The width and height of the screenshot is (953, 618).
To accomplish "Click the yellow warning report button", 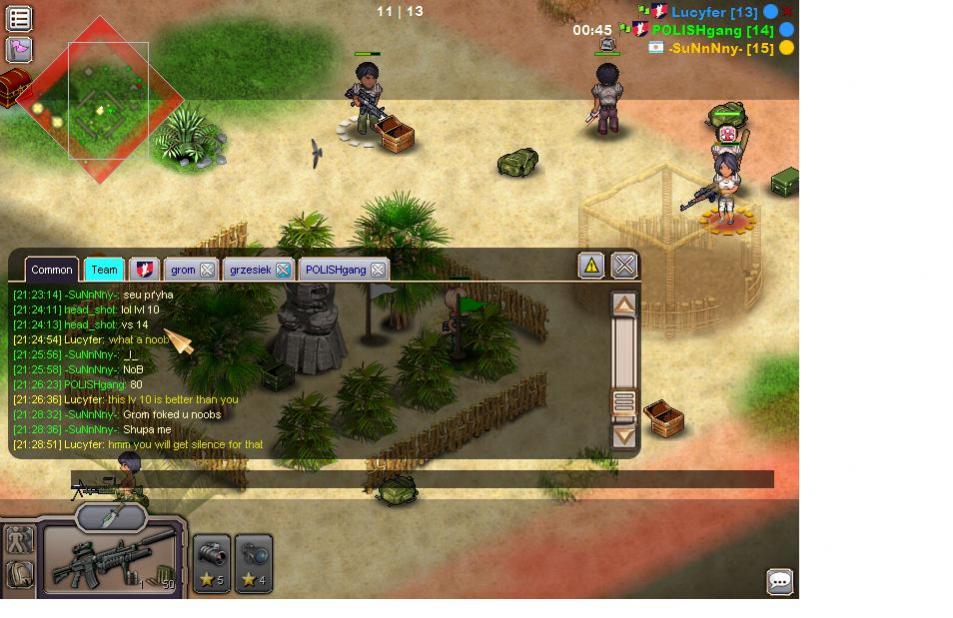I will pyautogui.click(x=591, y=265).
